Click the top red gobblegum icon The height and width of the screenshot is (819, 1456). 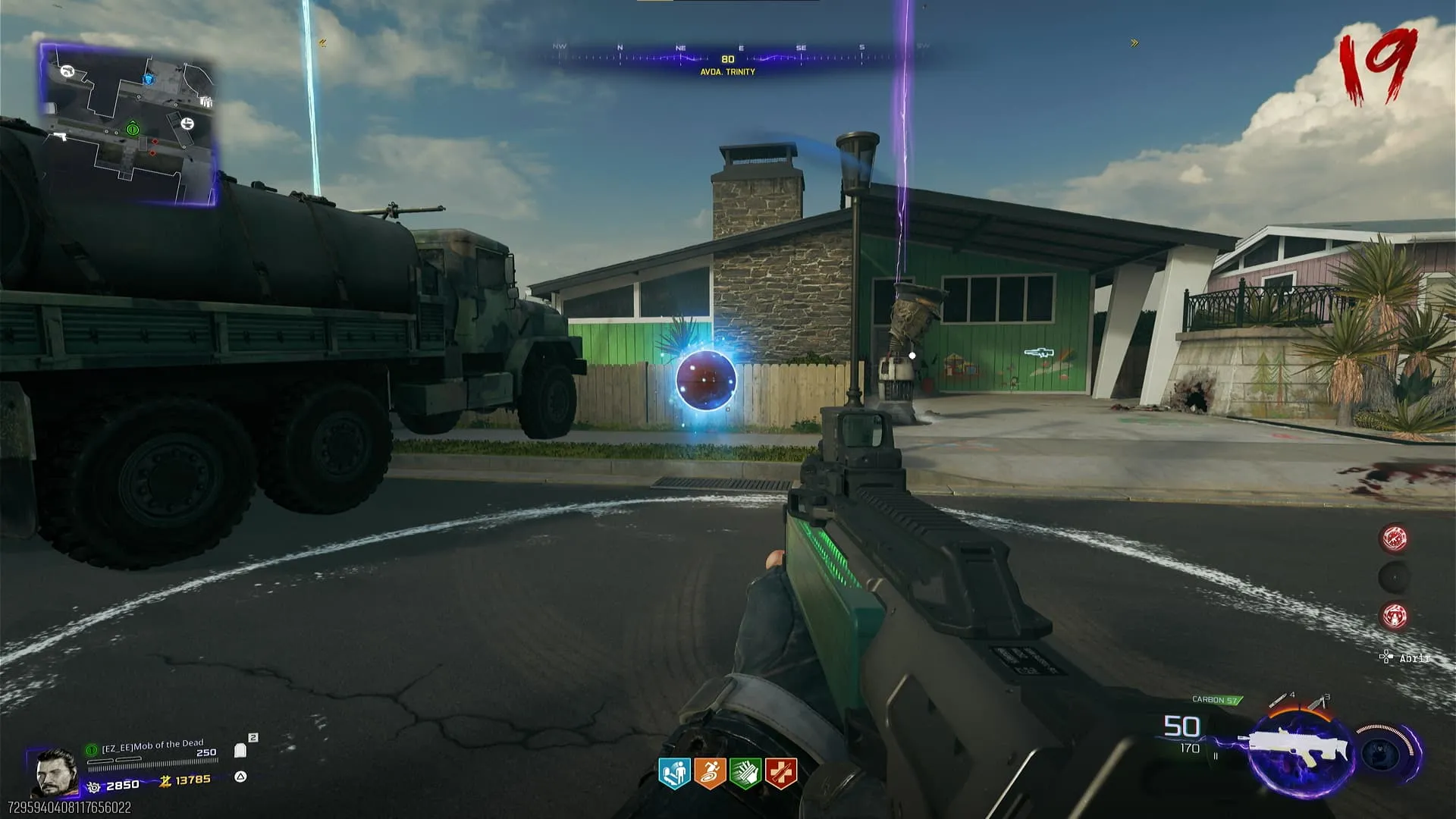click(1394, 538)
